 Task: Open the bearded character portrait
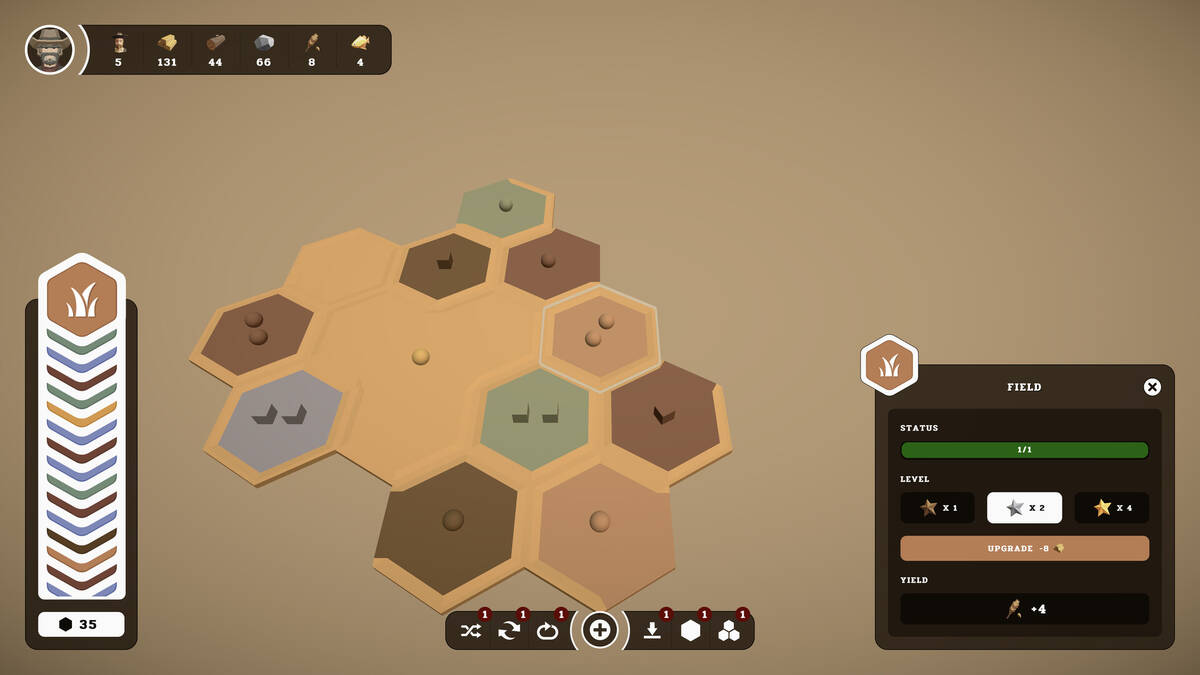click(x=50, y=50)
